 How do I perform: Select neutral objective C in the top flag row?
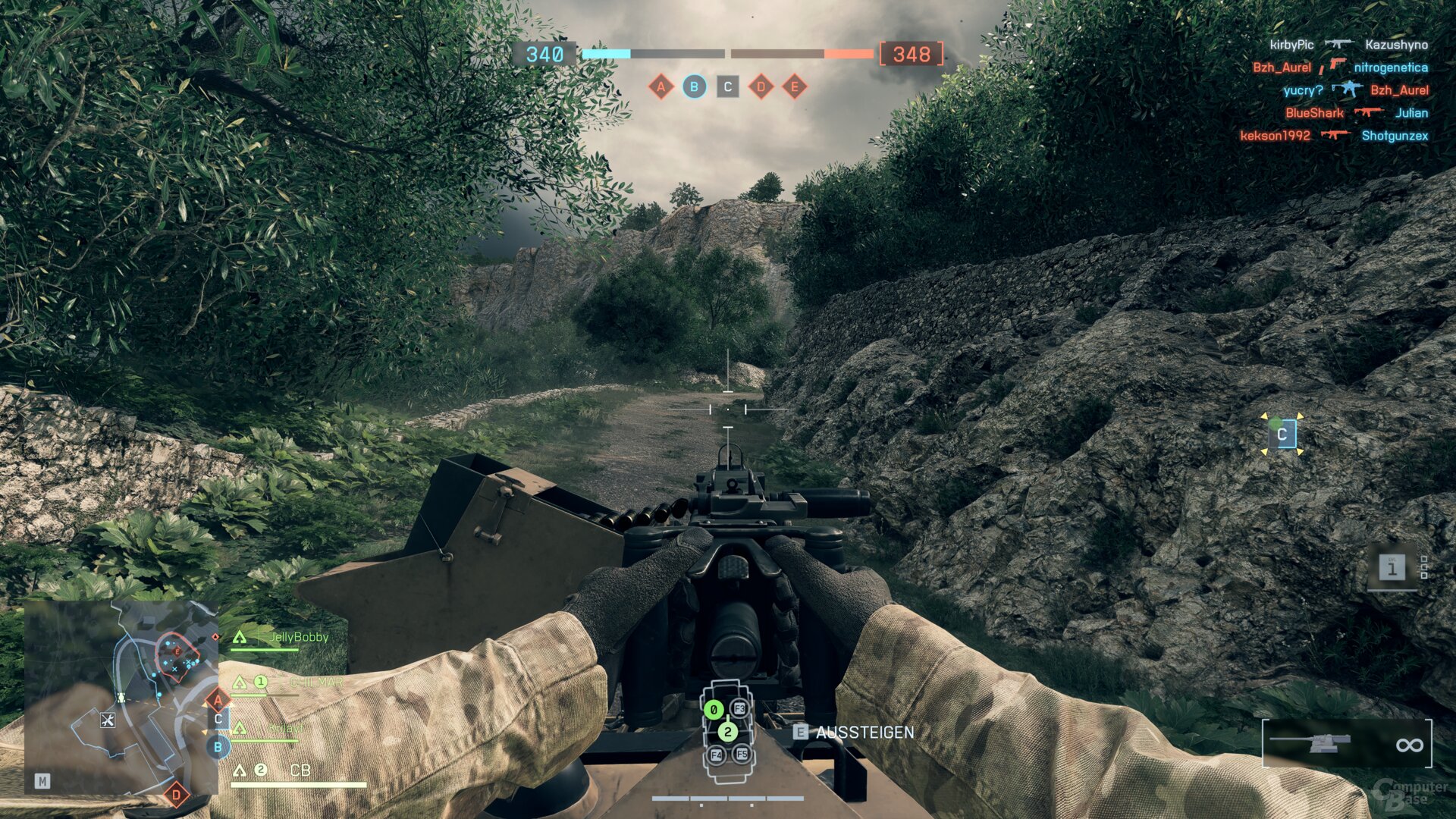[x=727, y=86]
